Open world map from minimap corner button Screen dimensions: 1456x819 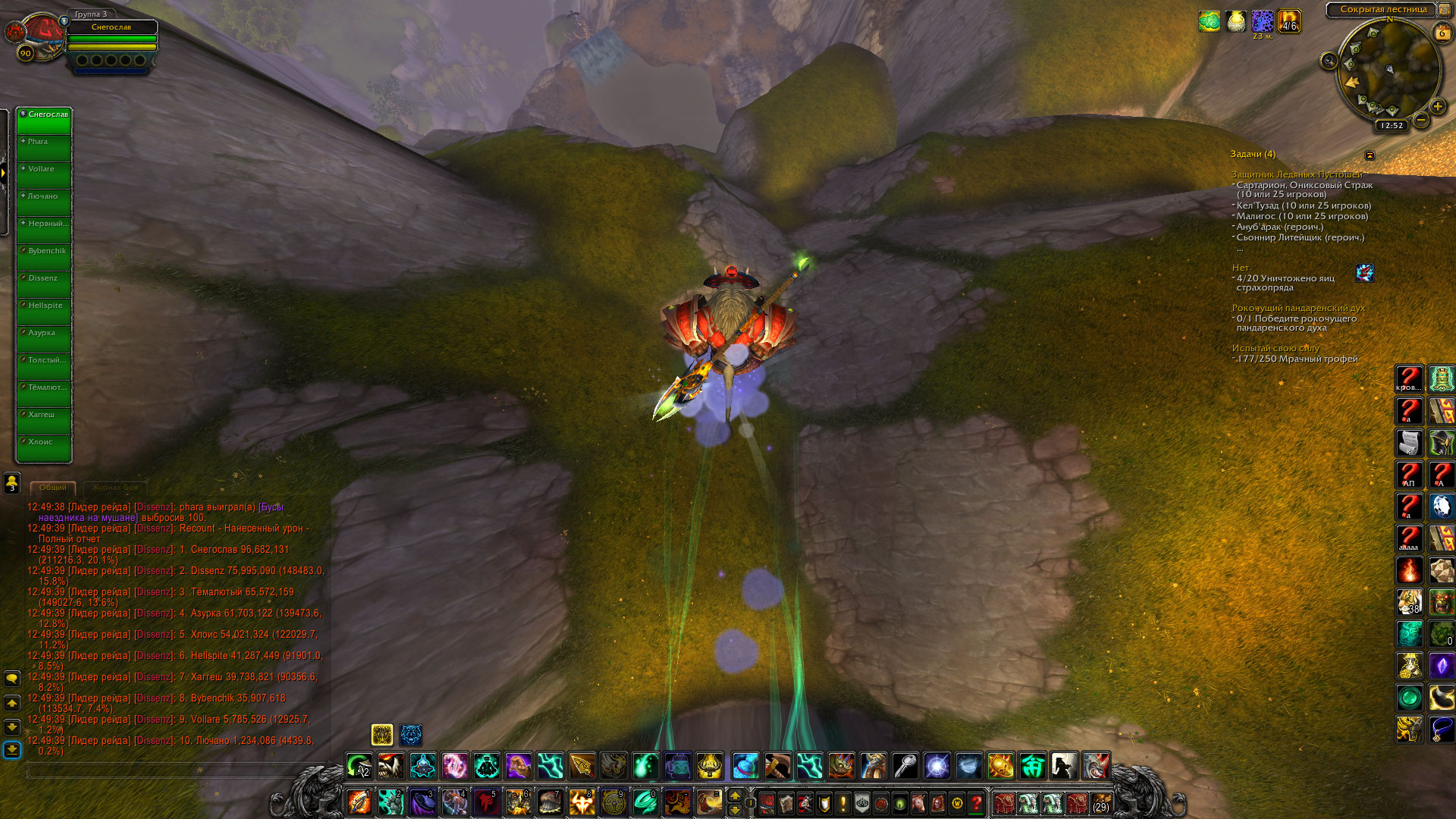tap(1445, 9)
